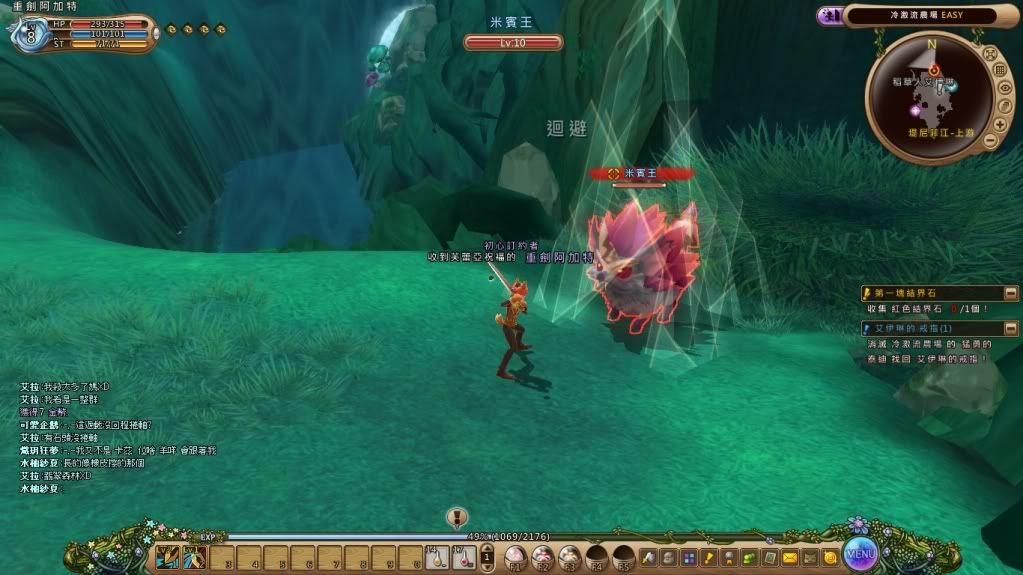
Task: Click the gold coin icon in the bottom bar
Action: (829, 557)
